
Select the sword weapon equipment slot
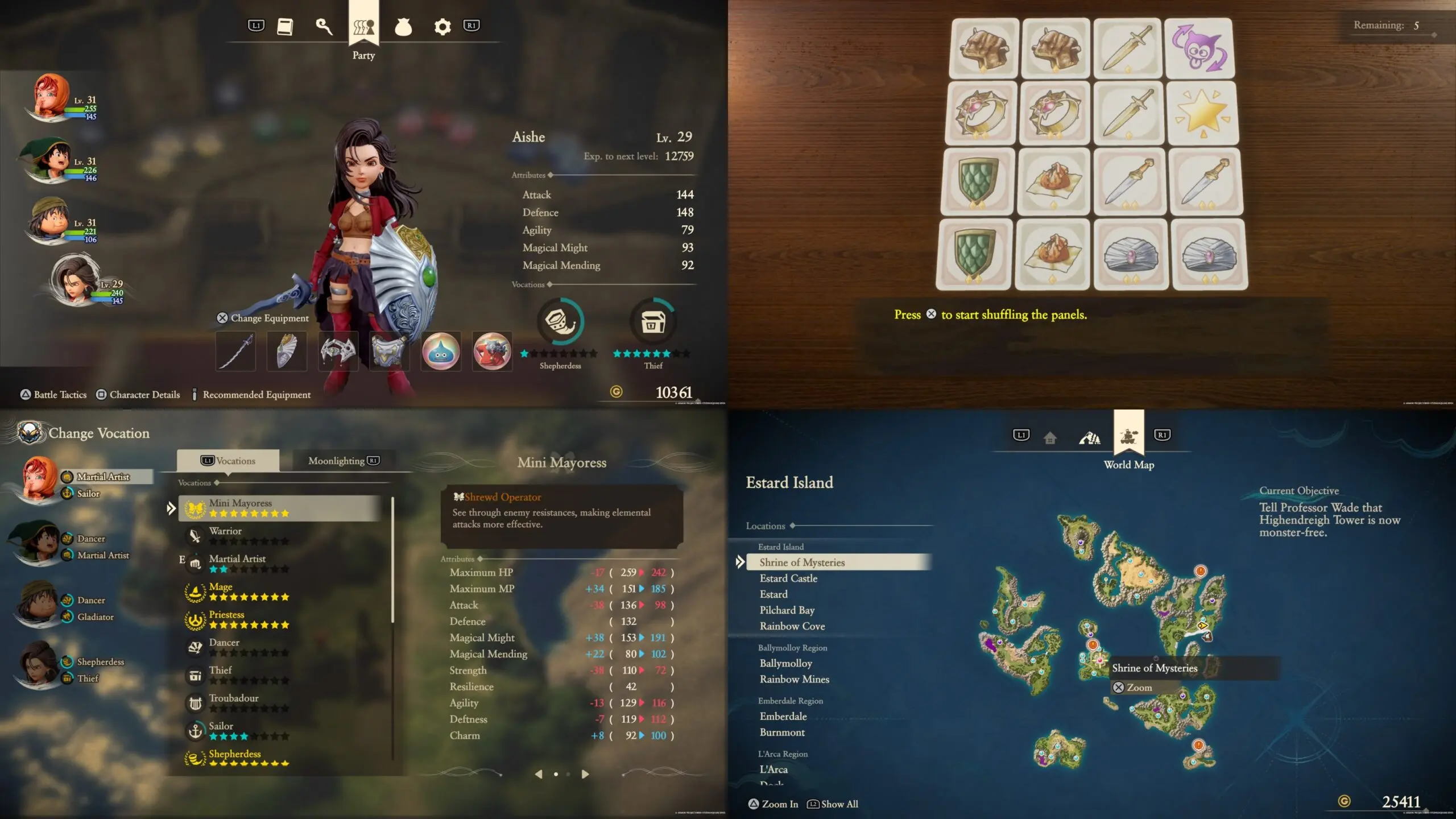(x=235, y=351)
